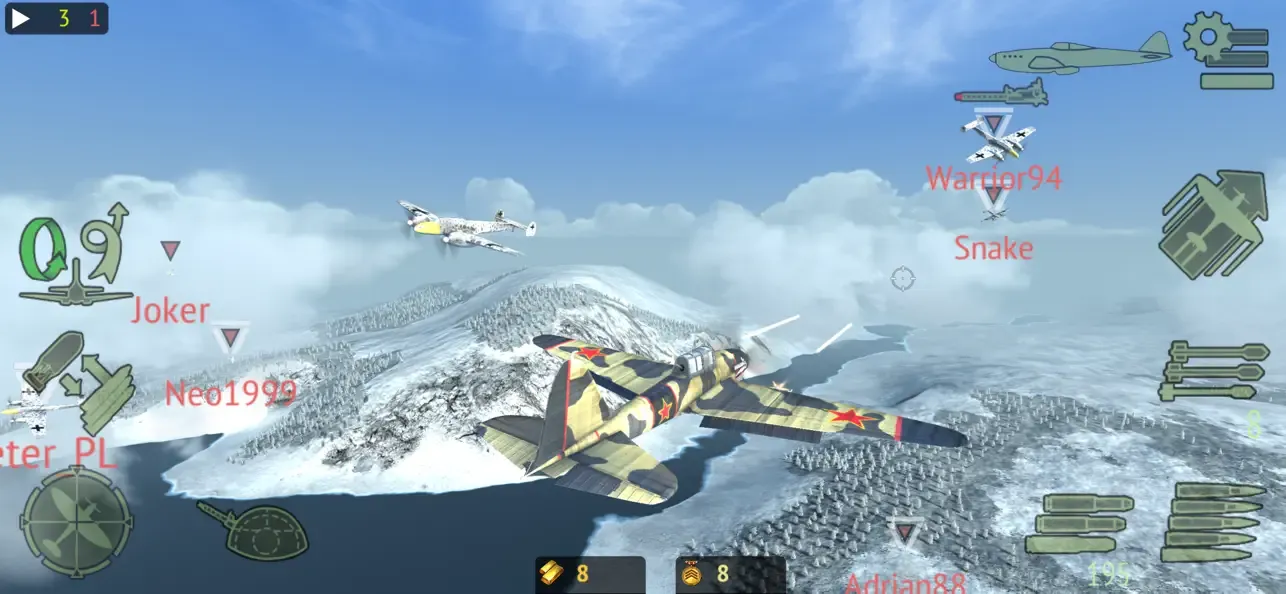Tap the circular plane radar control
This screenshot has width=1286, height=594.
point(76,521)
